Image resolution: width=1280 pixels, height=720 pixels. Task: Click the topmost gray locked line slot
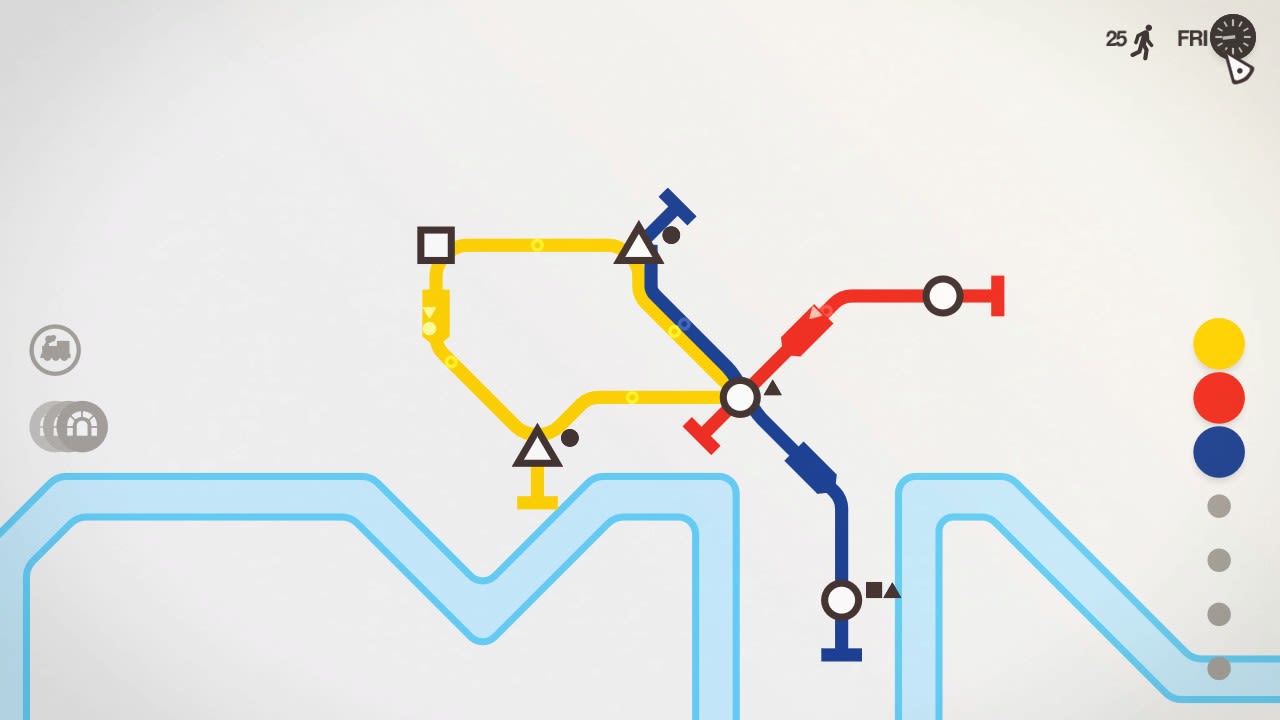pos(1218,507)
